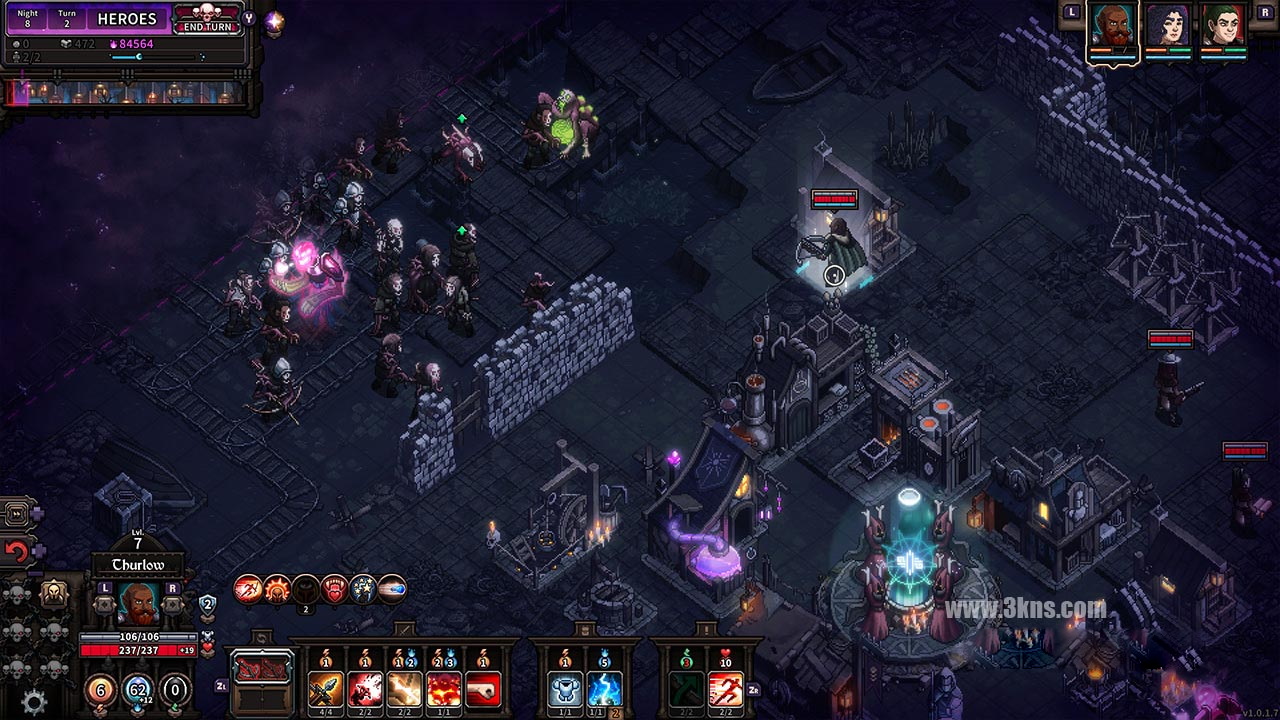
Task: Activate the blue armor skill
Action: point(565,689)
